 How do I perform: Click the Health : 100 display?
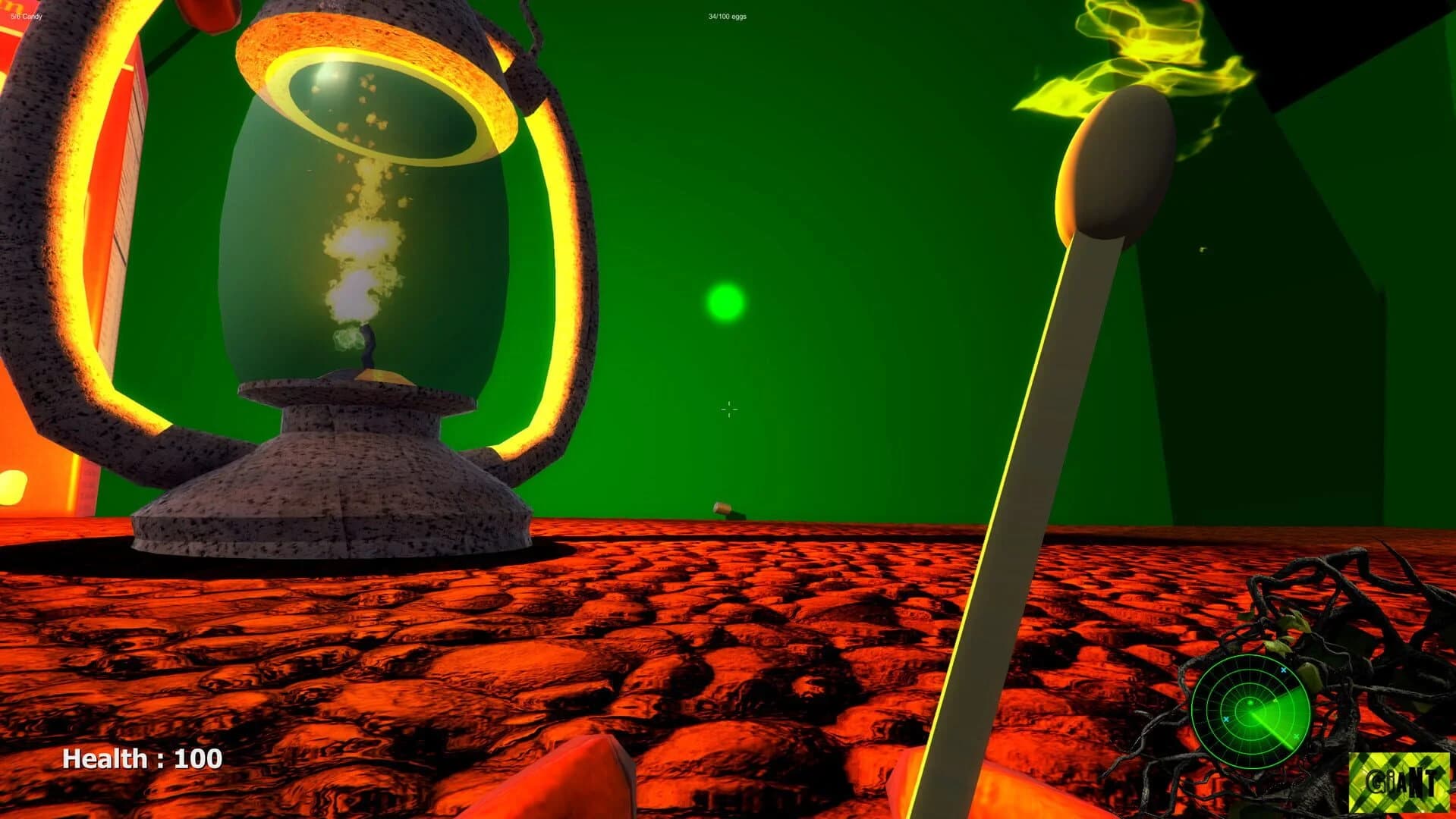(141, 758)
